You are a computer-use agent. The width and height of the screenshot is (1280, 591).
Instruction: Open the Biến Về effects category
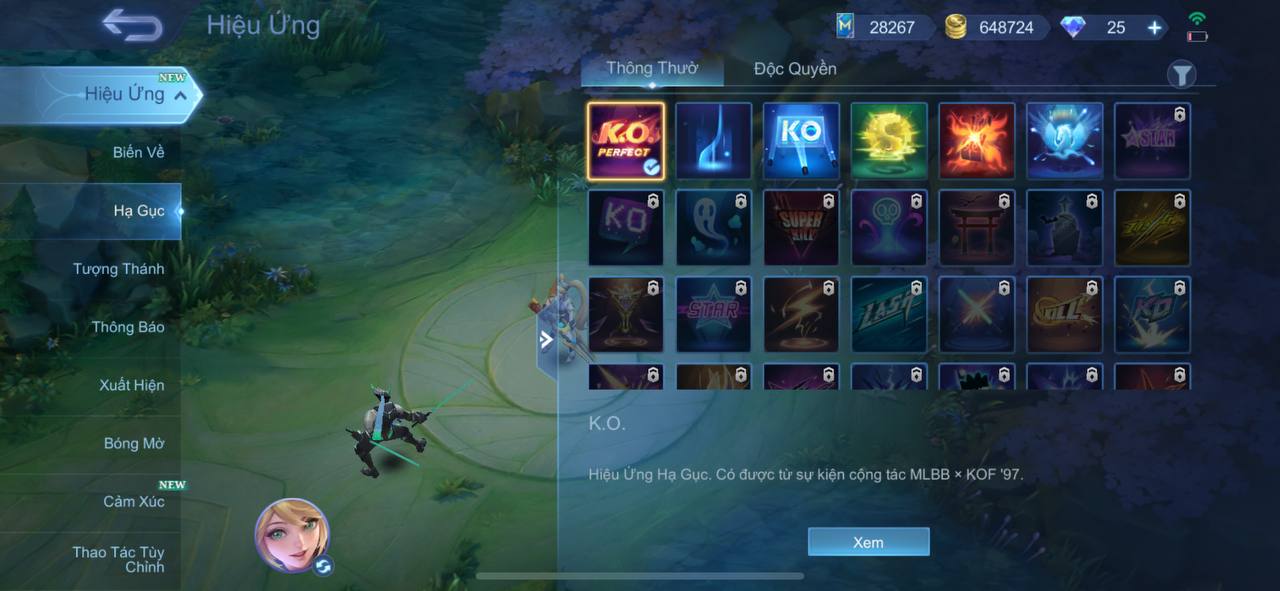tap(138, 152)
